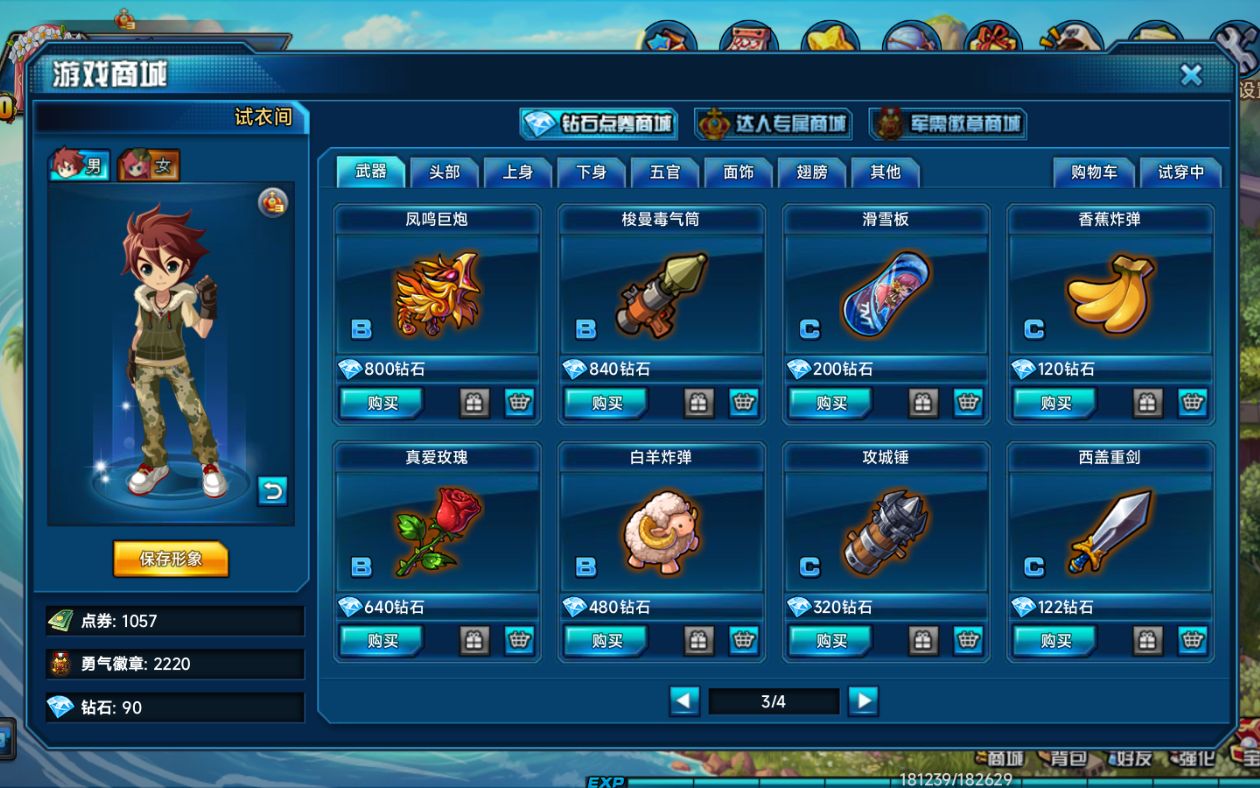Open the 军需徽章商城 shop
This screenshot has height=788, width=1260.
click(x=948, y=124)
